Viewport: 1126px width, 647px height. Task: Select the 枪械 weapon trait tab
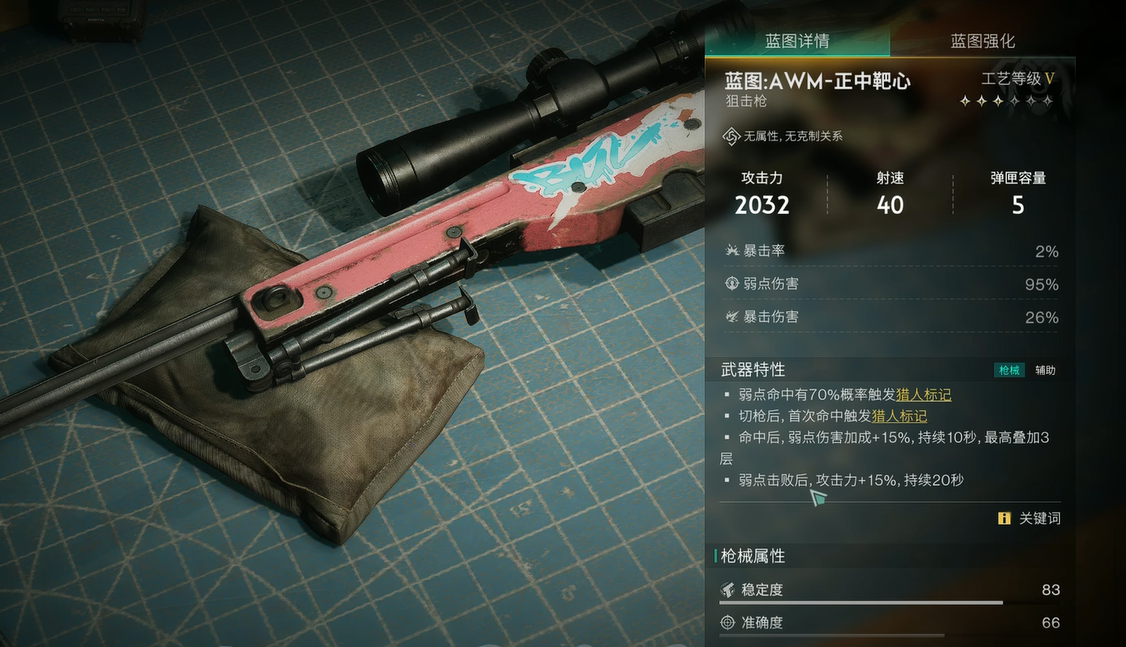pos(1009,370)
